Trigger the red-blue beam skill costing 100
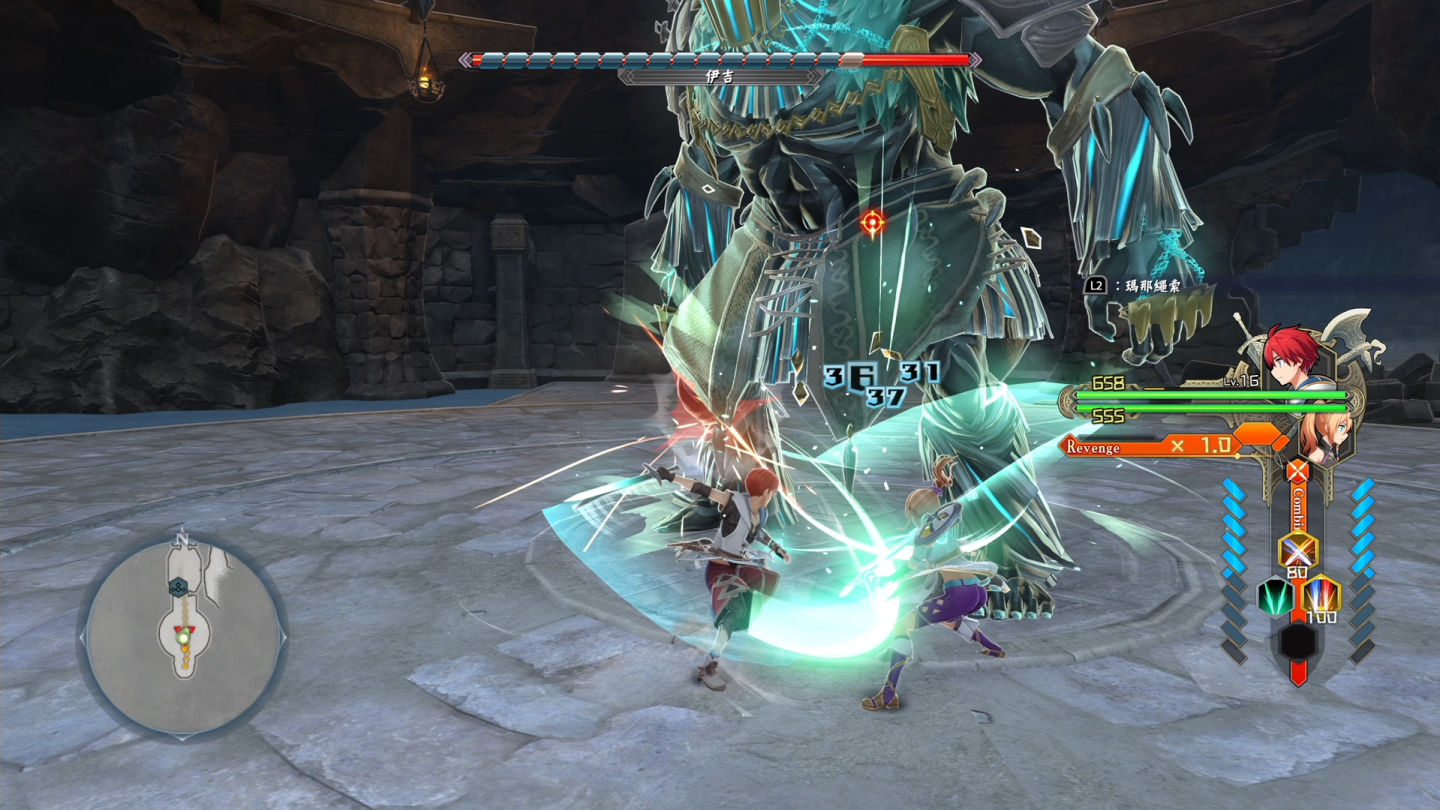1440x810 pixels. click(1321, 595)
